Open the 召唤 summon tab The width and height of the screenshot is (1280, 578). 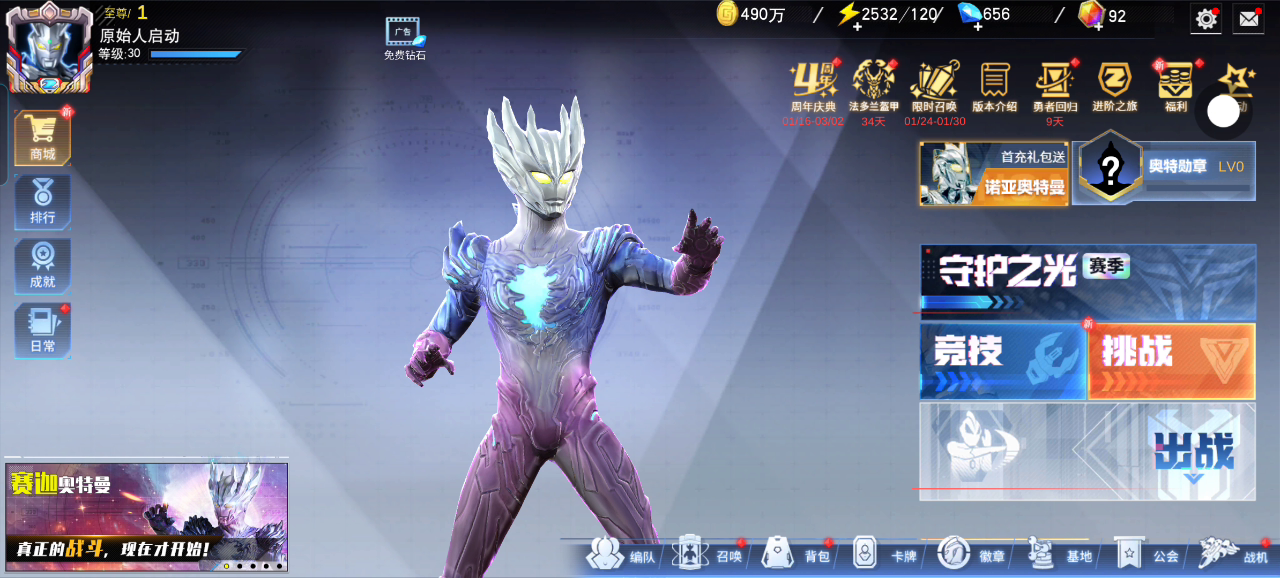click(710, 555)
